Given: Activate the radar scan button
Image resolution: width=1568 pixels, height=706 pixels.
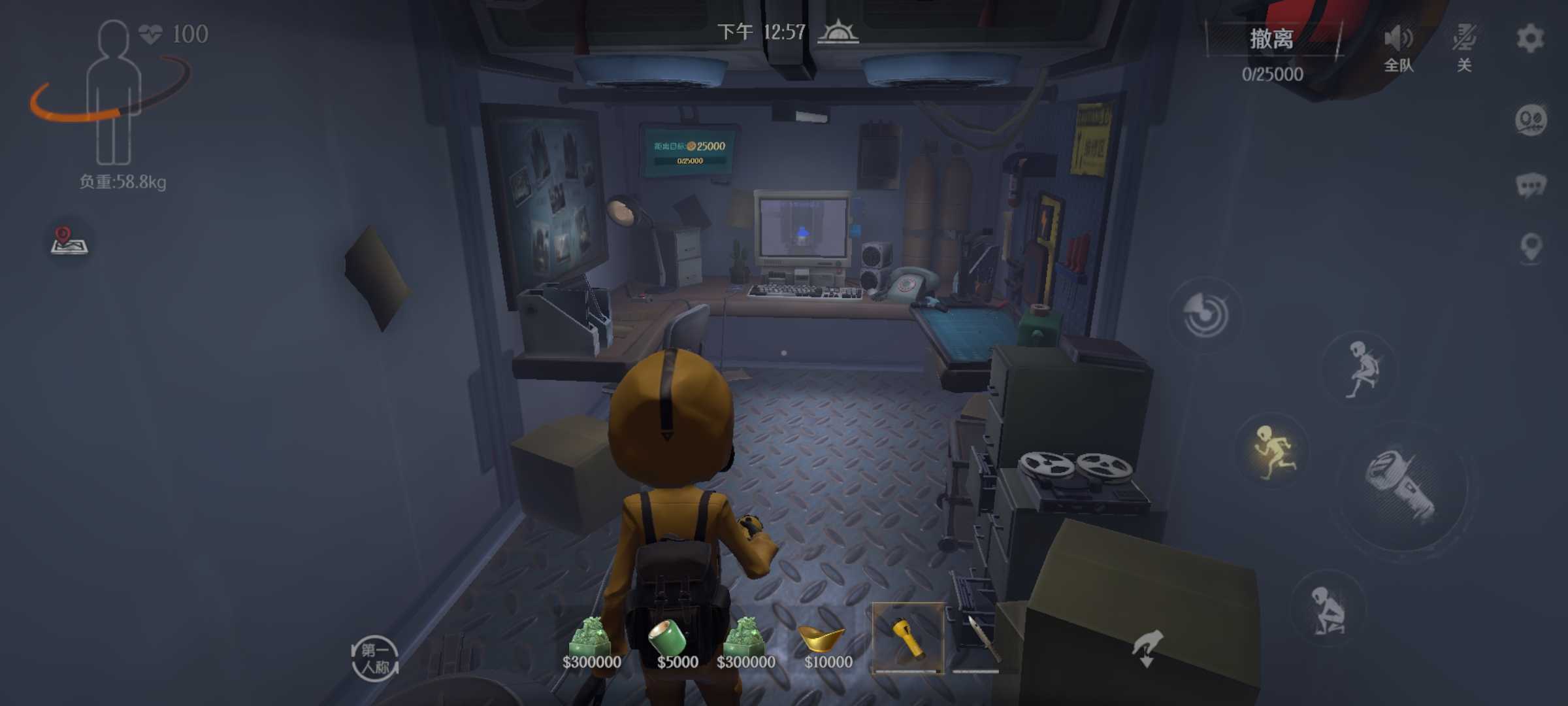Looking at the screenshot, I should (1205, 315).
